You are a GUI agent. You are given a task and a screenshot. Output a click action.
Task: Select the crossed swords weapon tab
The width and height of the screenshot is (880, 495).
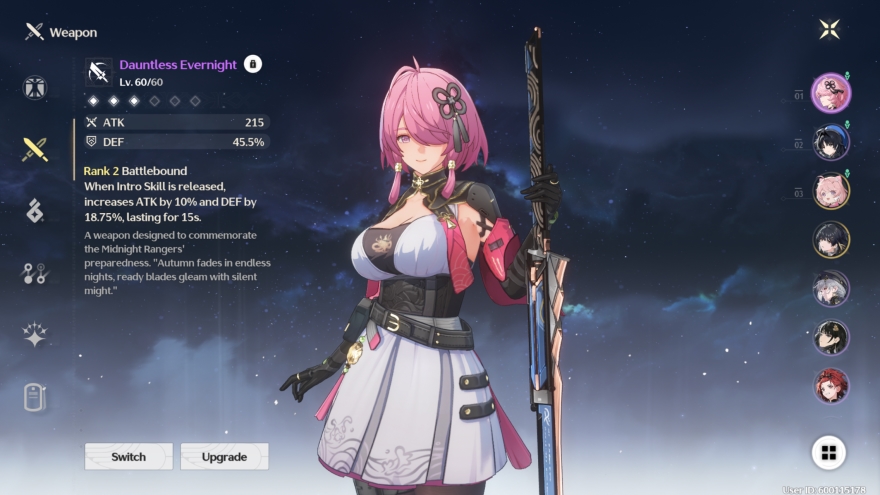(x=35, y=150)
